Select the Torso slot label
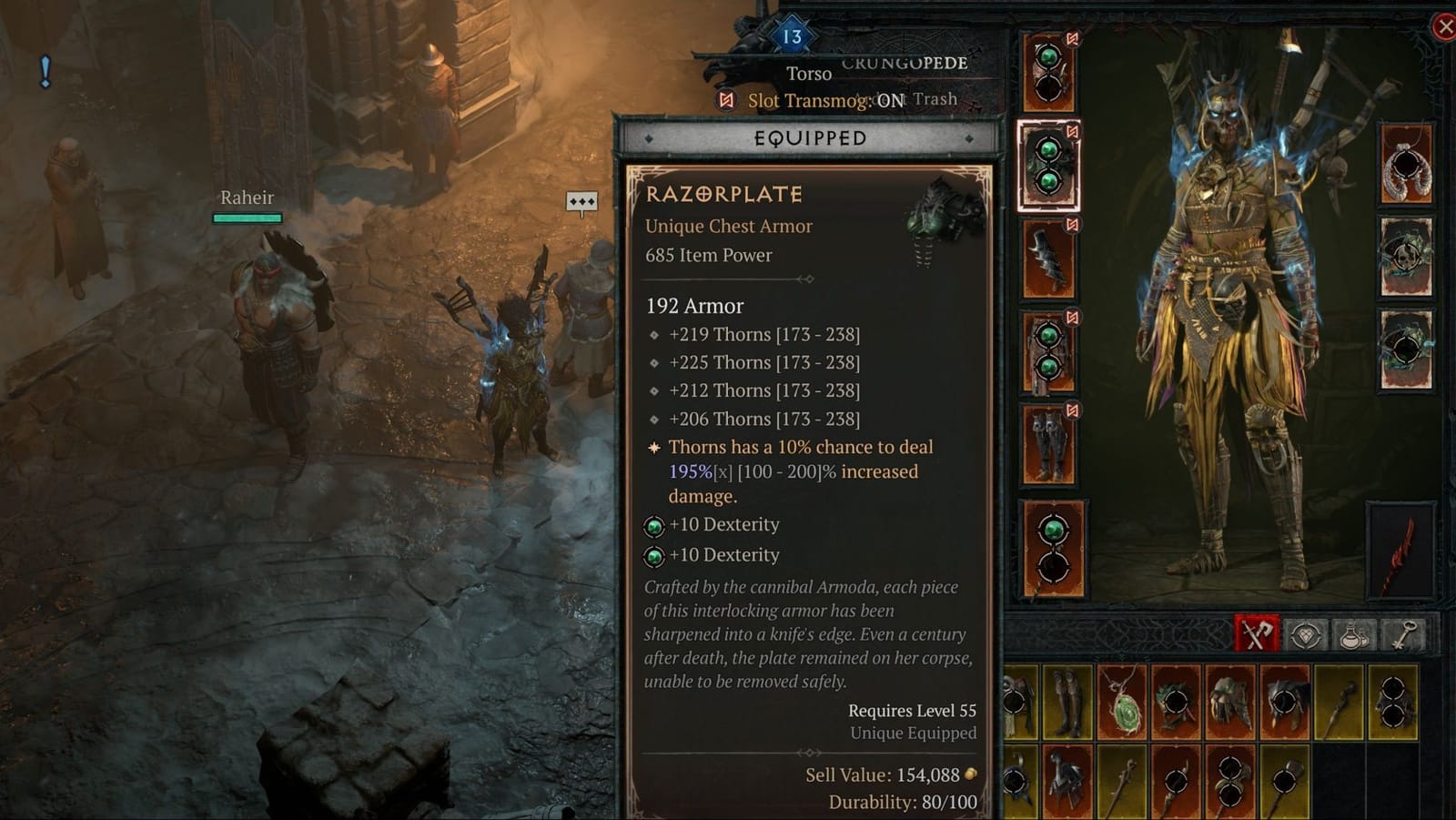The height and width of the screenshot is (820, 1456). point(808,74)
